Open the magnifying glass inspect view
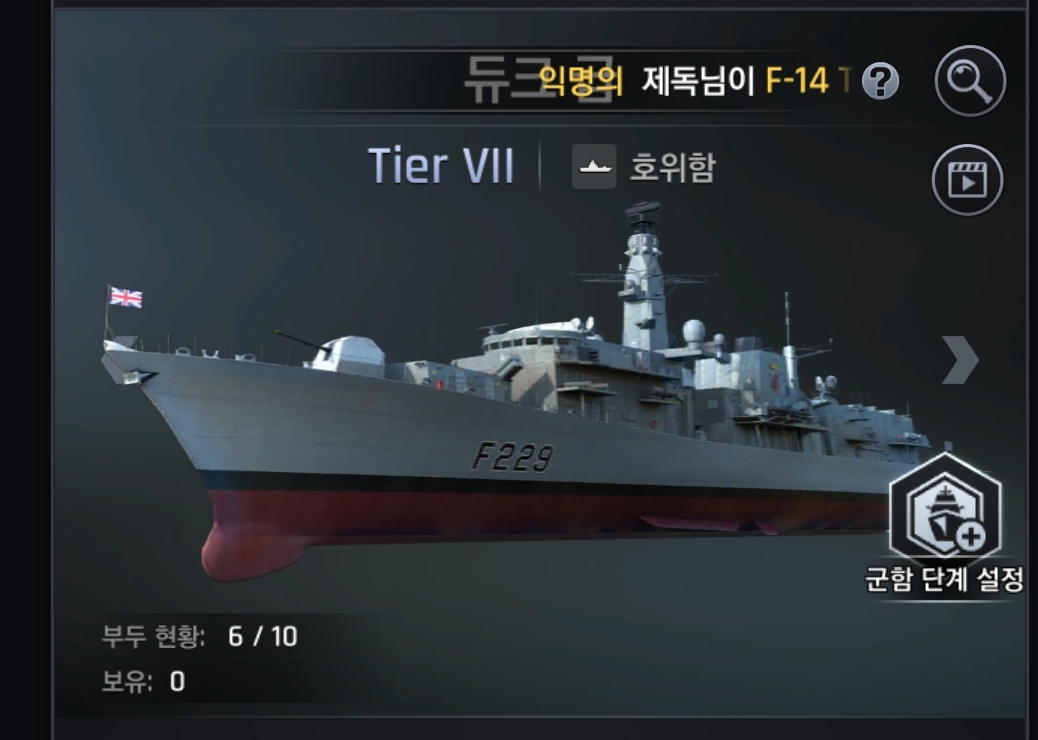 (x=969, y=79)
